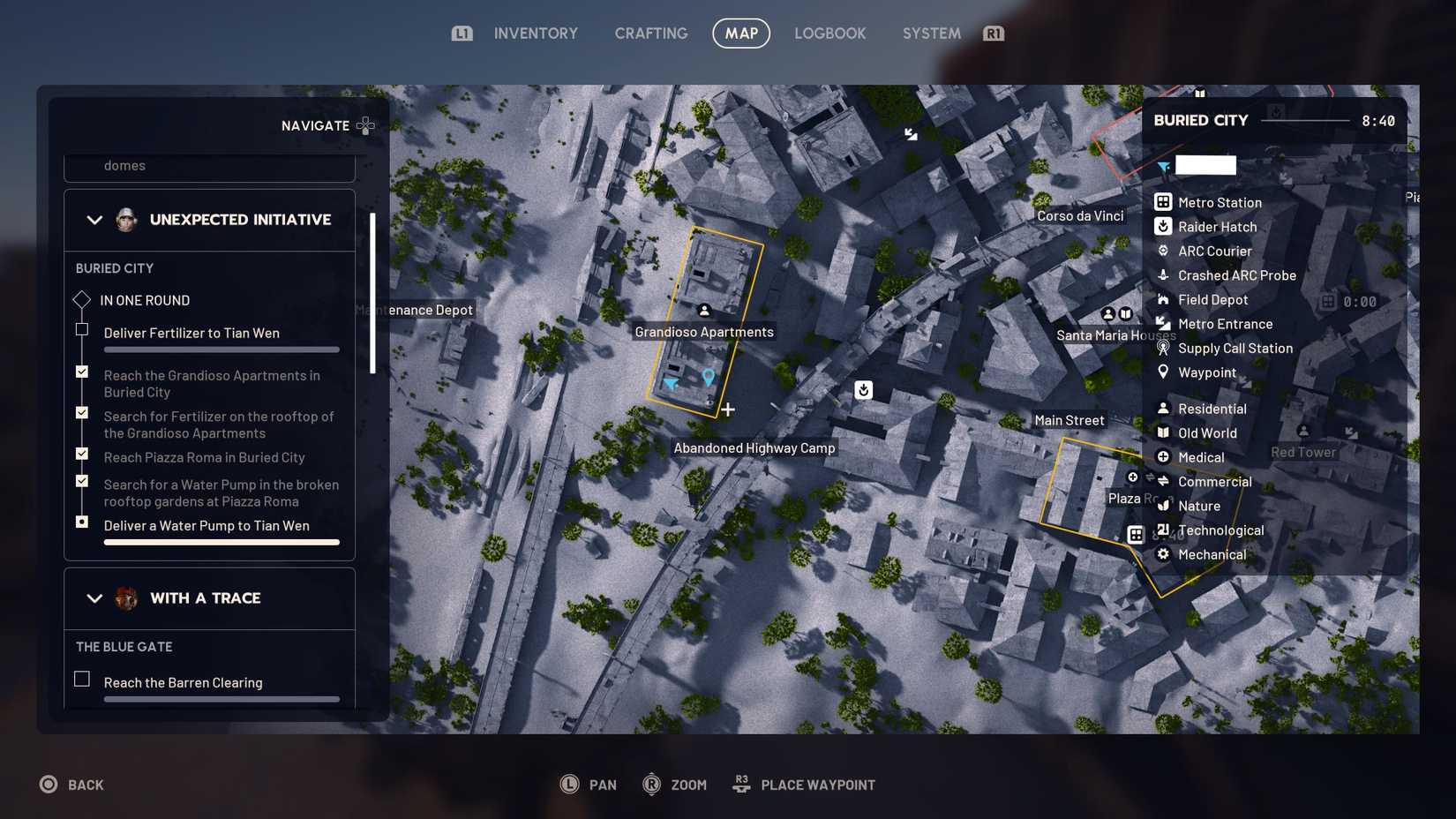This screenshot has height=819, width=1456.
Task: Collapse the With a Trace quest section
Action: [x=94, y=598]
